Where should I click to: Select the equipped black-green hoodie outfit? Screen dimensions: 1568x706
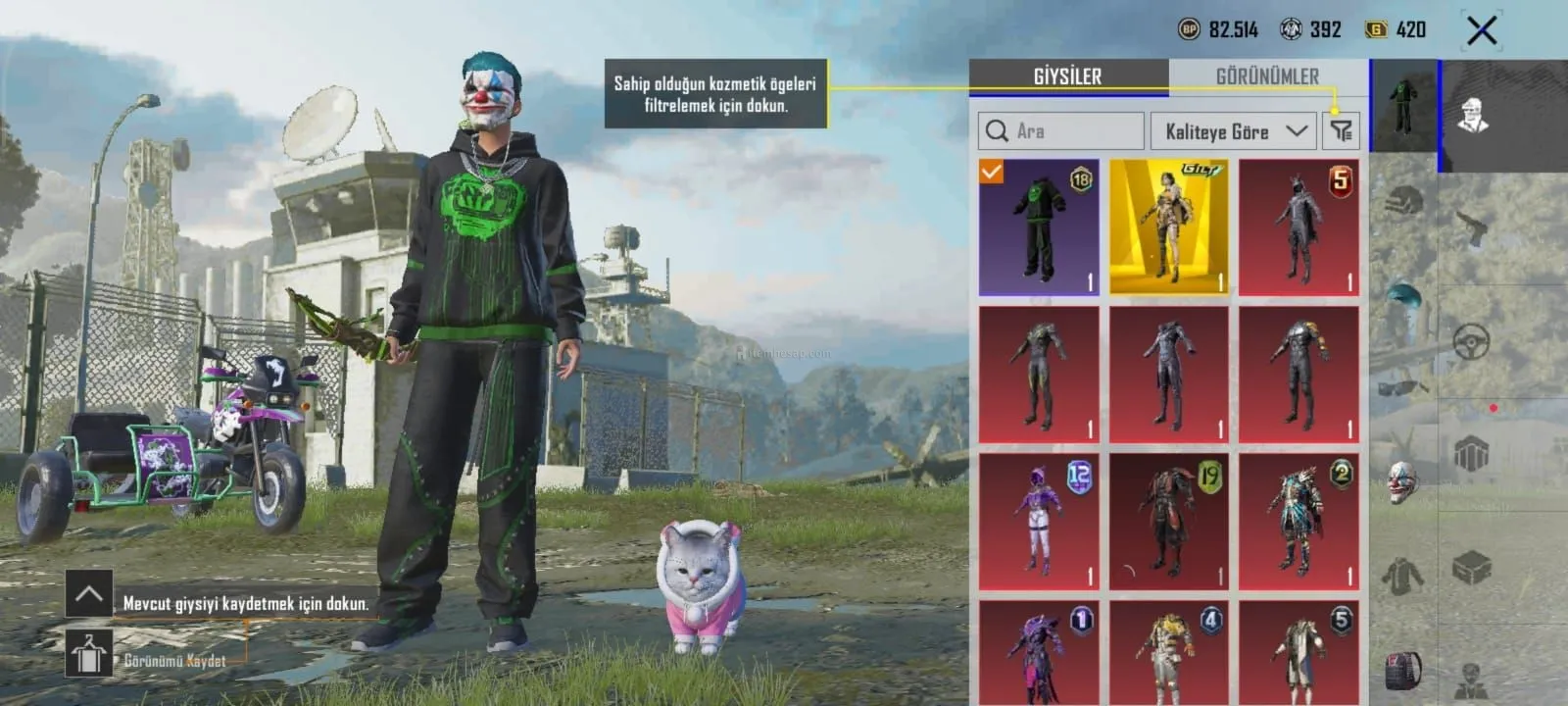(1039, 227)
